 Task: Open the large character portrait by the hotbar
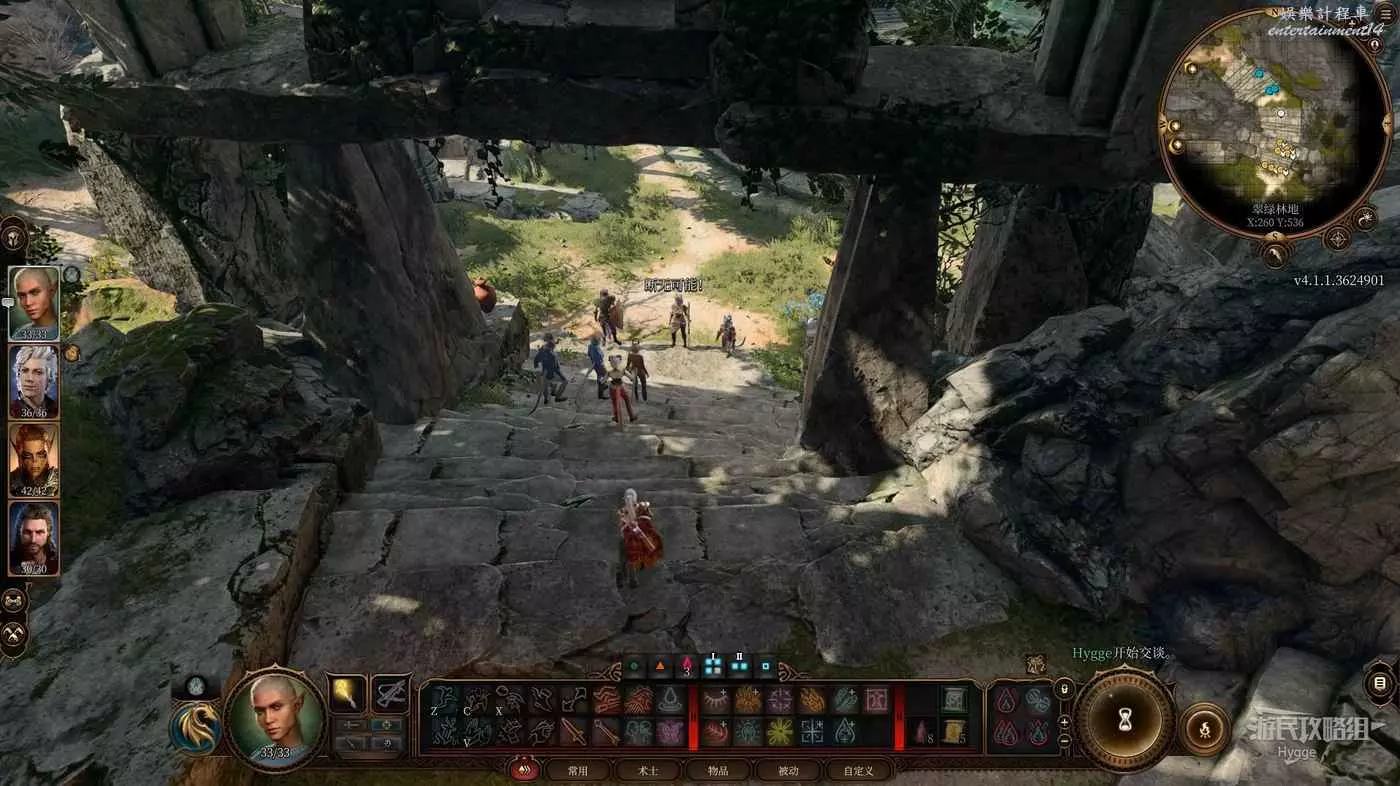[274, 718]
